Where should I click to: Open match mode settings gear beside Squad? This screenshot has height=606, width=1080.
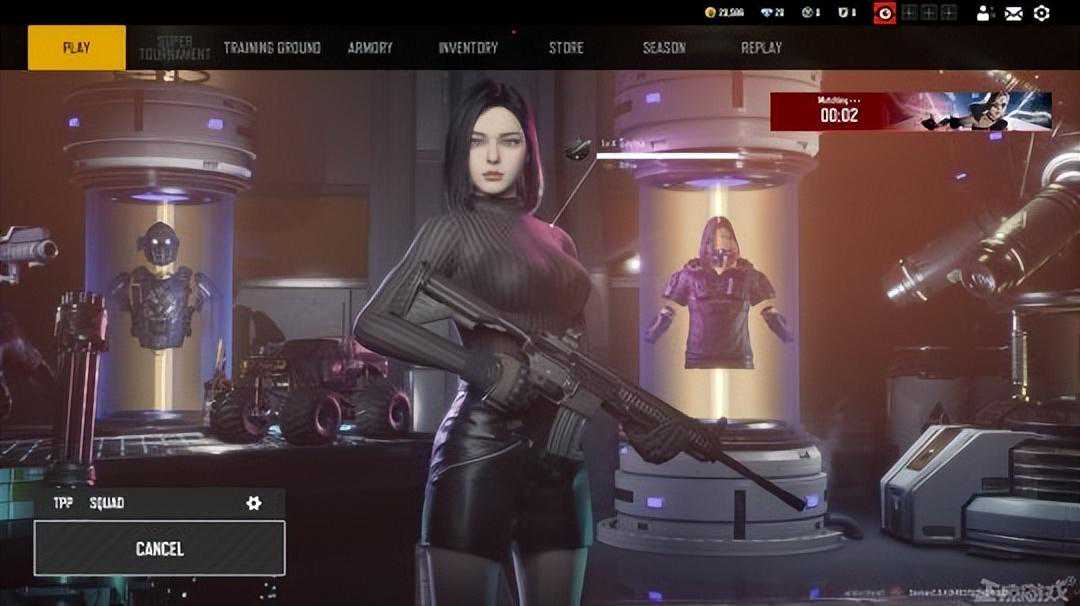[x=254, y=503]
